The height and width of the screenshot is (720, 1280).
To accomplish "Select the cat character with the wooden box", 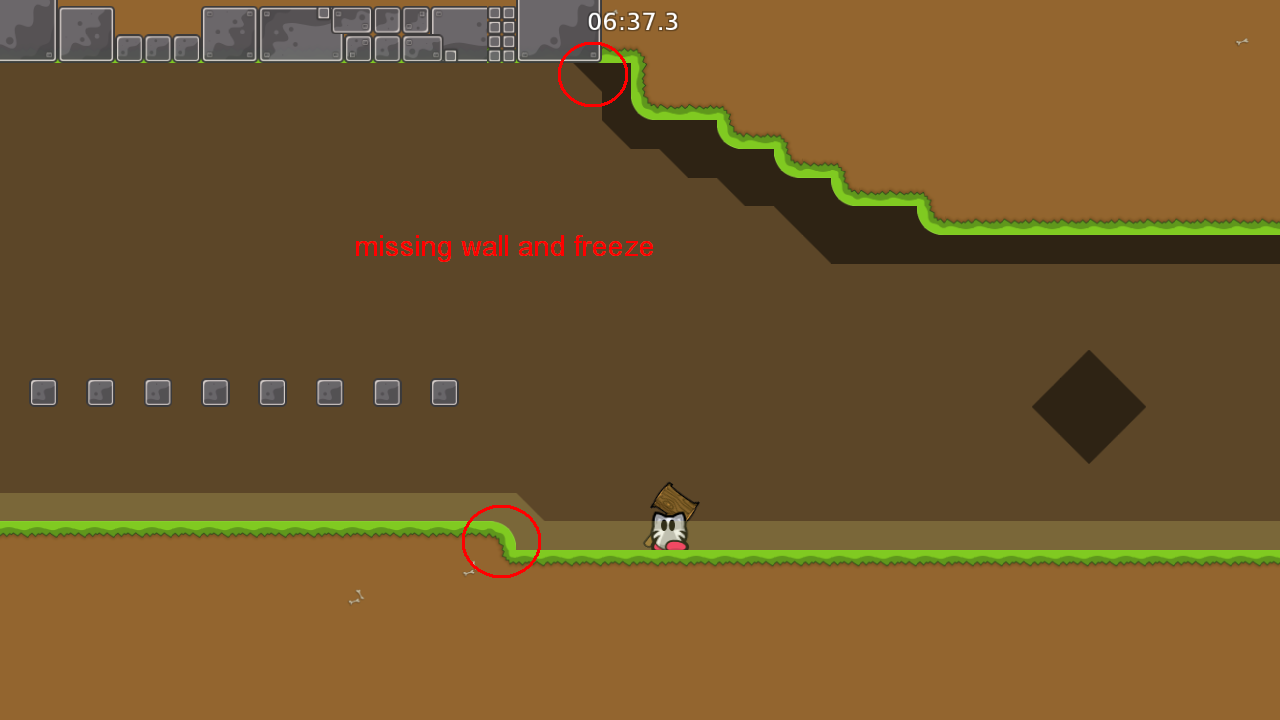I will (x=670, y=520).
